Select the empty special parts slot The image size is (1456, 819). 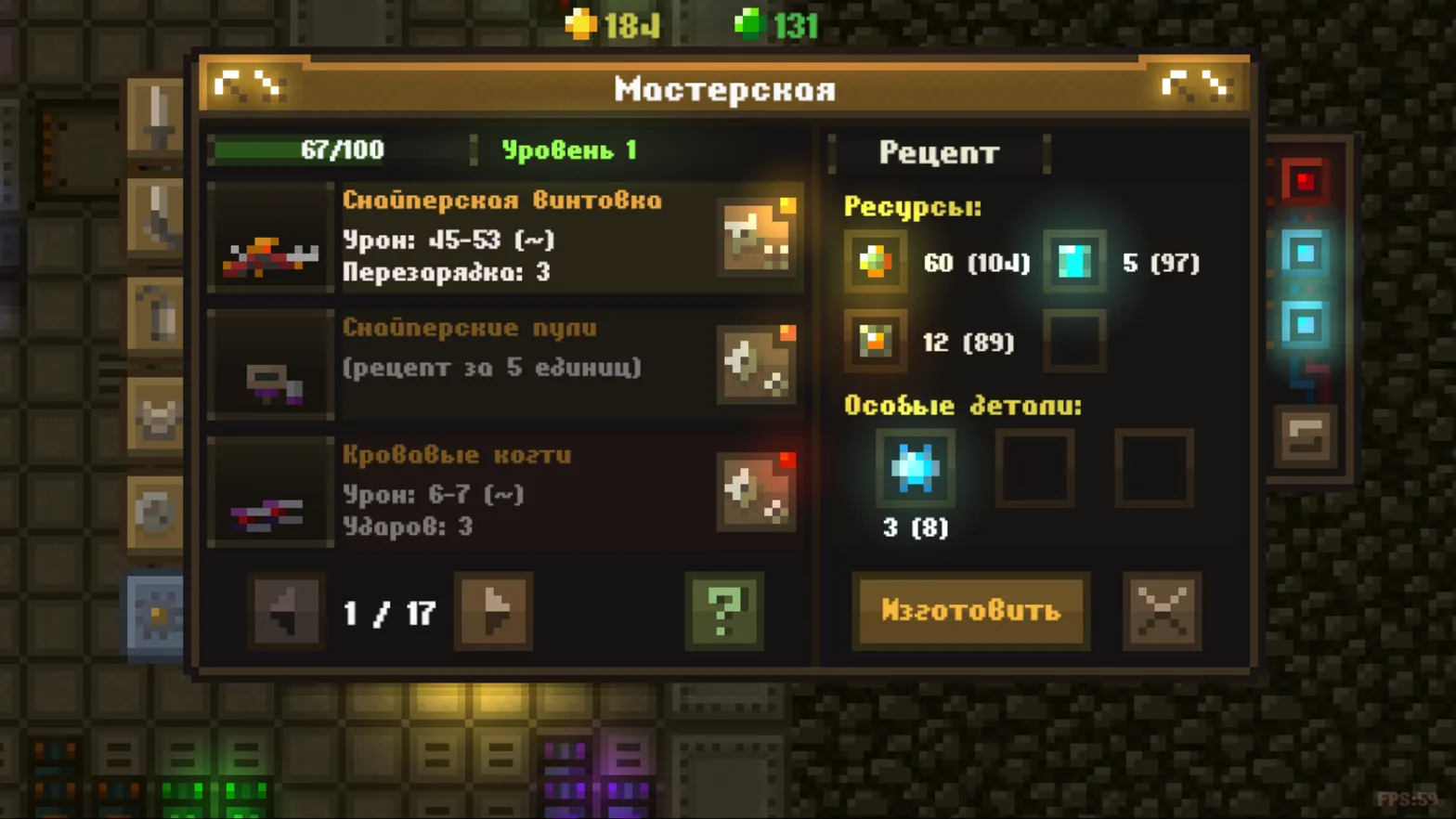1034,467
